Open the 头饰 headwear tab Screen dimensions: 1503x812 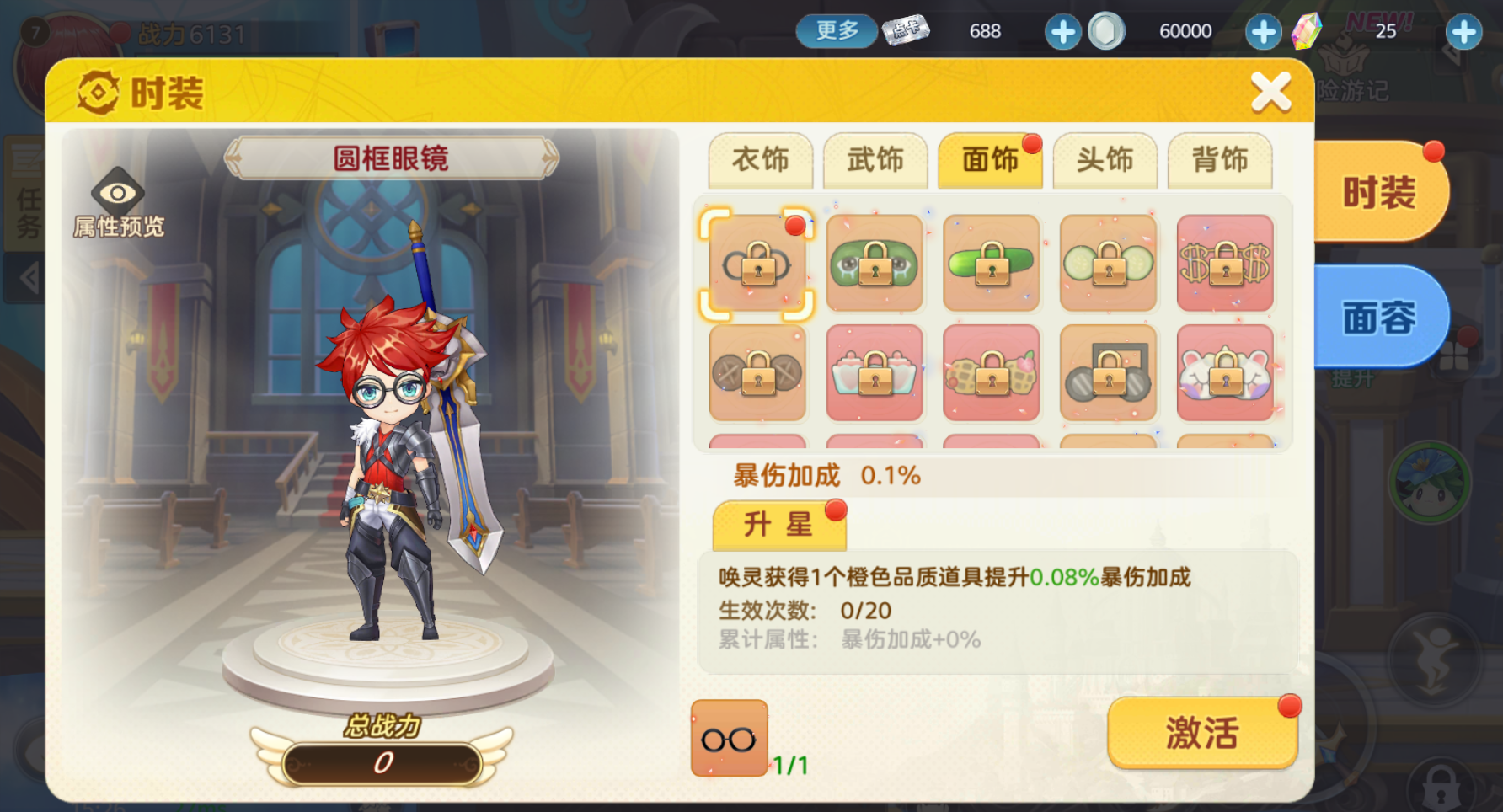[x=1106, y=160]
